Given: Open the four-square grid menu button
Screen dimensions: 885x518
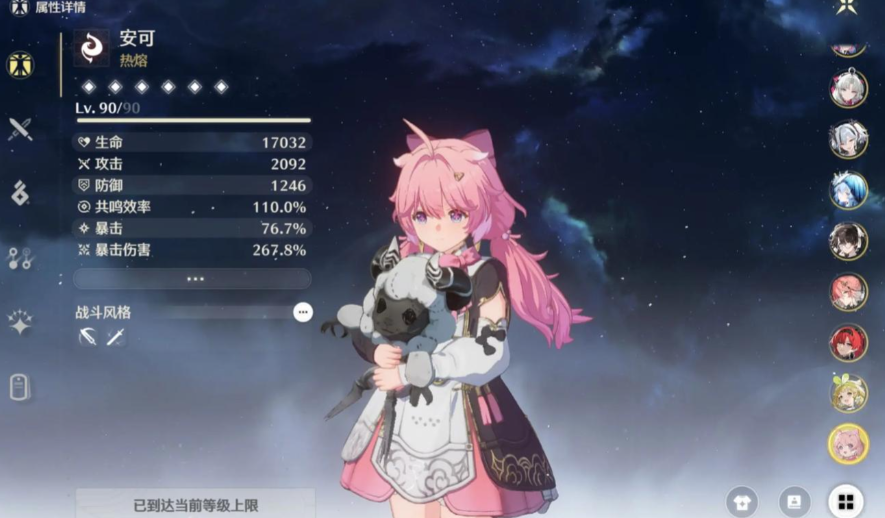Looking at the screenshot, I should 845,501.
